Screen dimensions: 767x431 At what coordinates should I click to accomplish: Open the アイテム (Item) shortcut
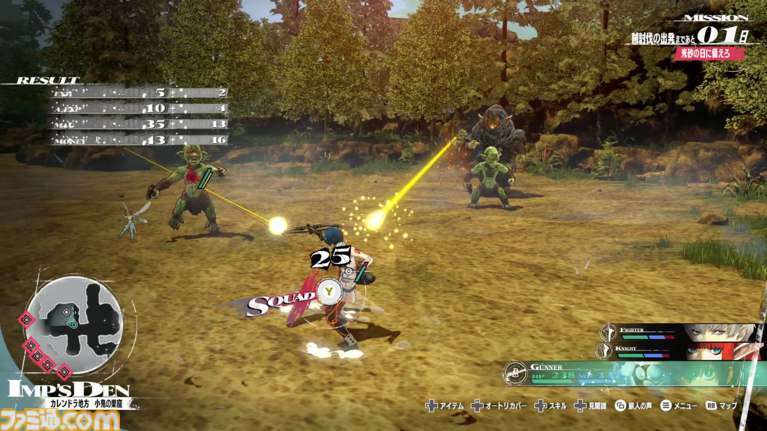click(x=446, y=406)
